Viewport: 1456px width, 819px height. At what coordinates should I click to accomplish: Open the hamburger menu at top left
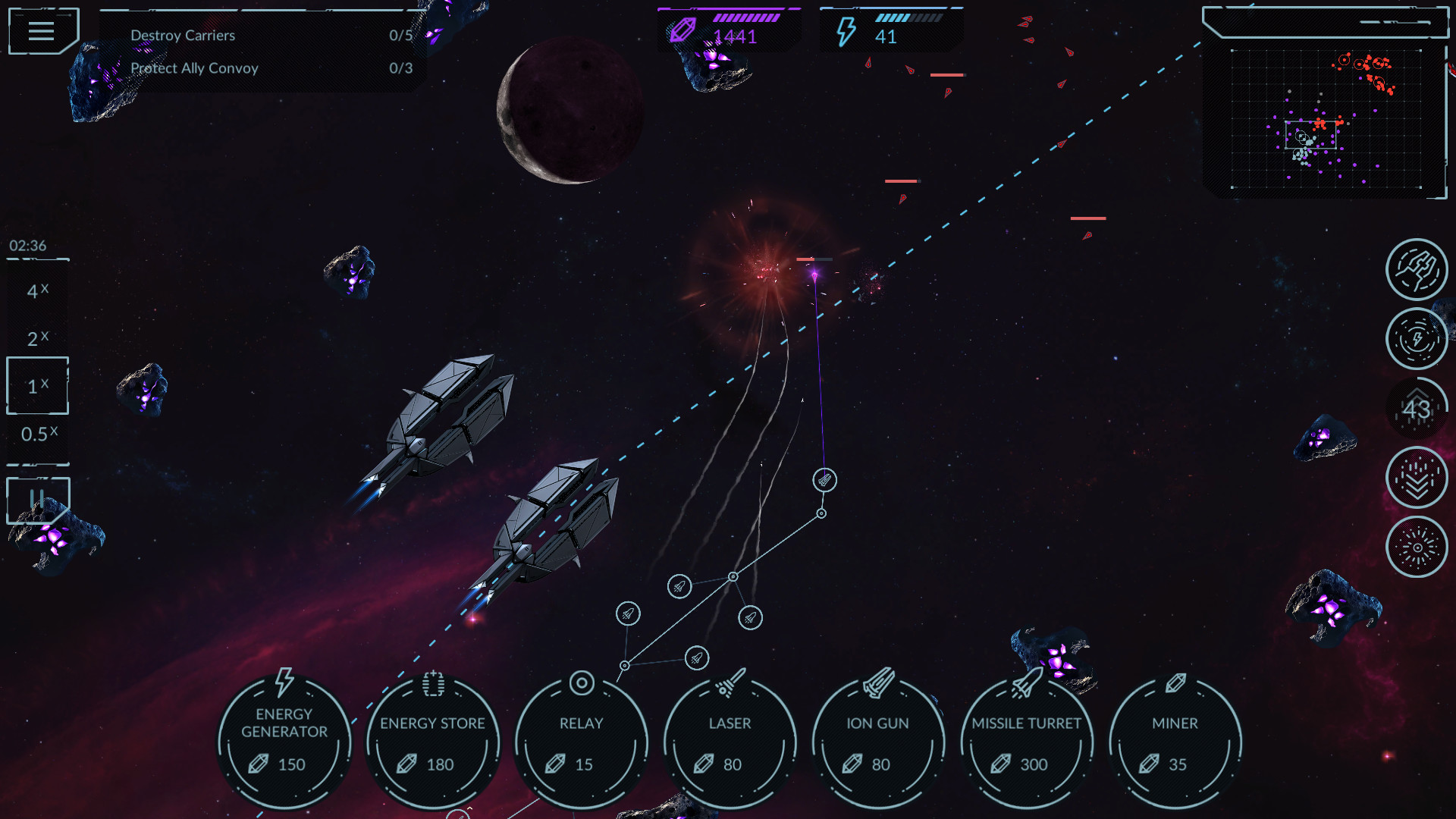click(x=42, y=30)
